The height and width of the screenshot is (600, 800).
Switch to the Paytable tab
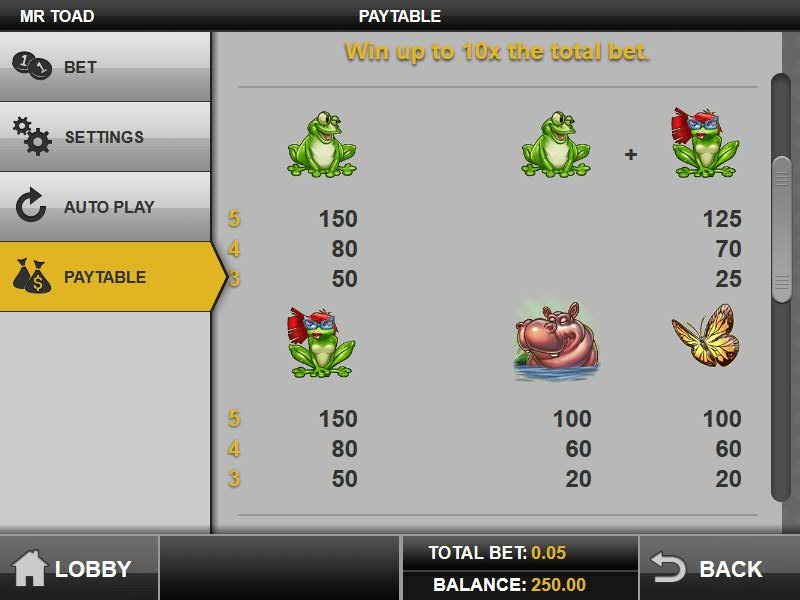(x=105, y=277)
